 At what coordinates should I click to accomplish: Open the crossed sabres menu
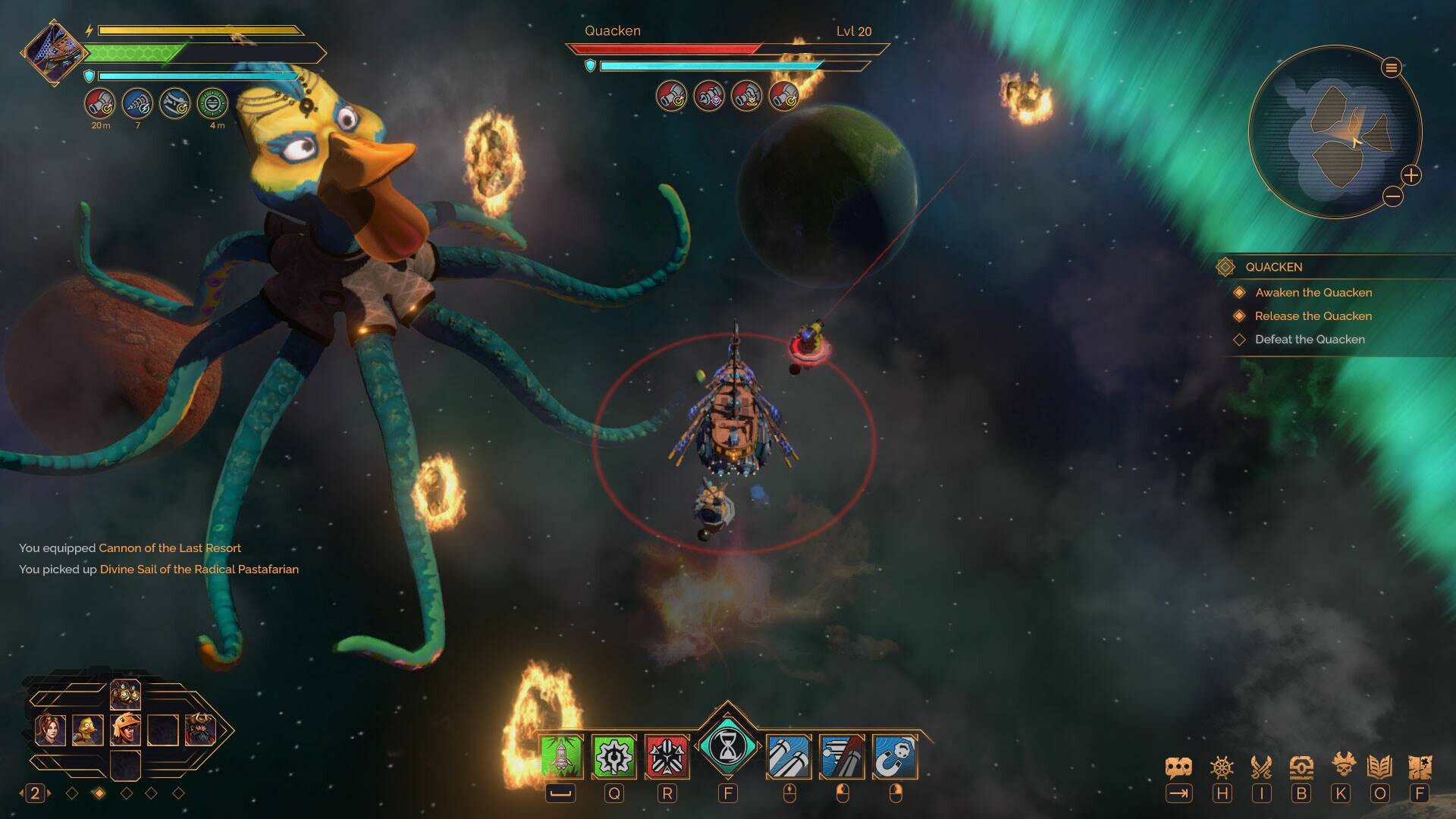[1261, 767]
